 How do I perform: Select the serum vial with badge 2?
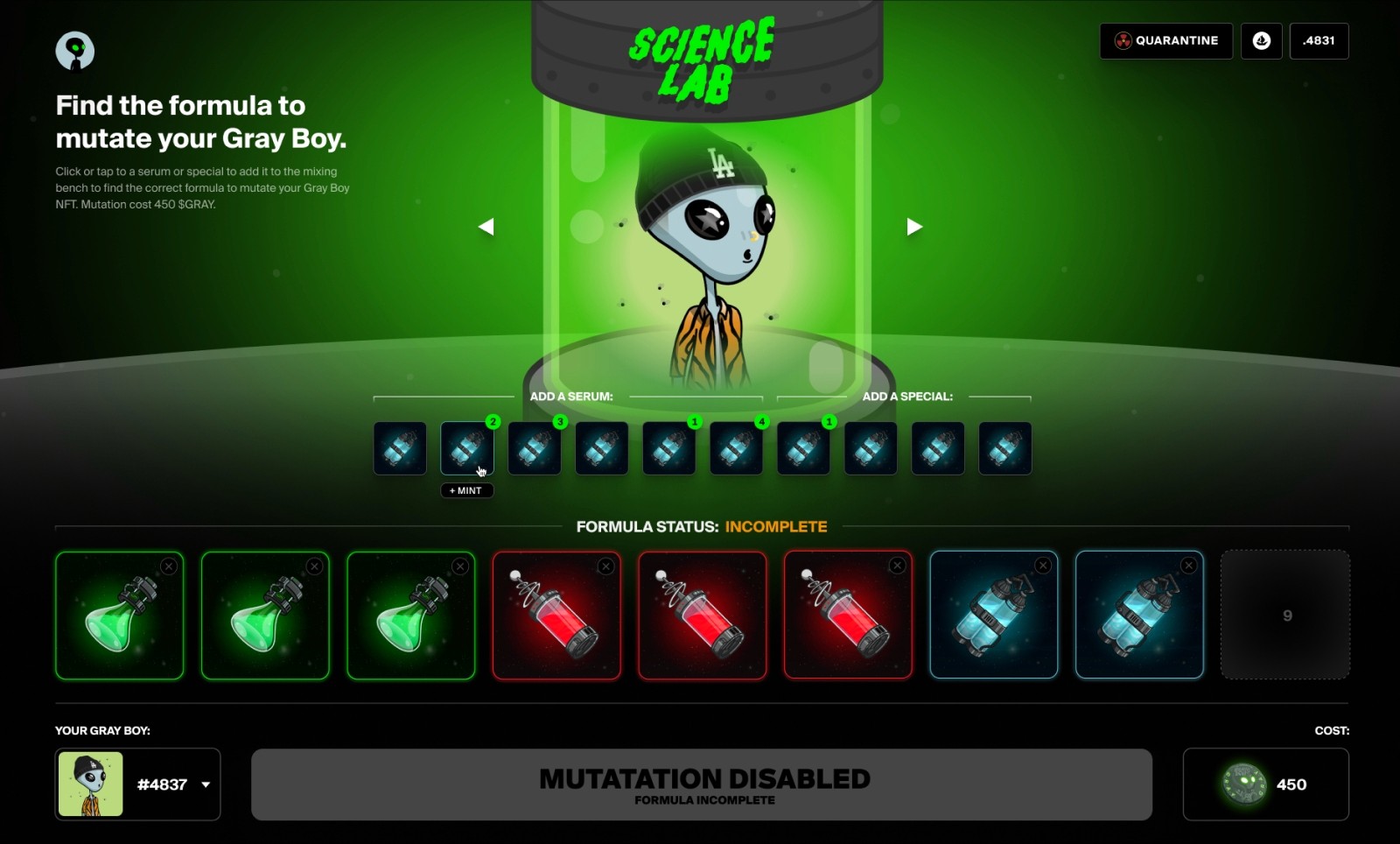pyautogui.click(x=466, y=448)
